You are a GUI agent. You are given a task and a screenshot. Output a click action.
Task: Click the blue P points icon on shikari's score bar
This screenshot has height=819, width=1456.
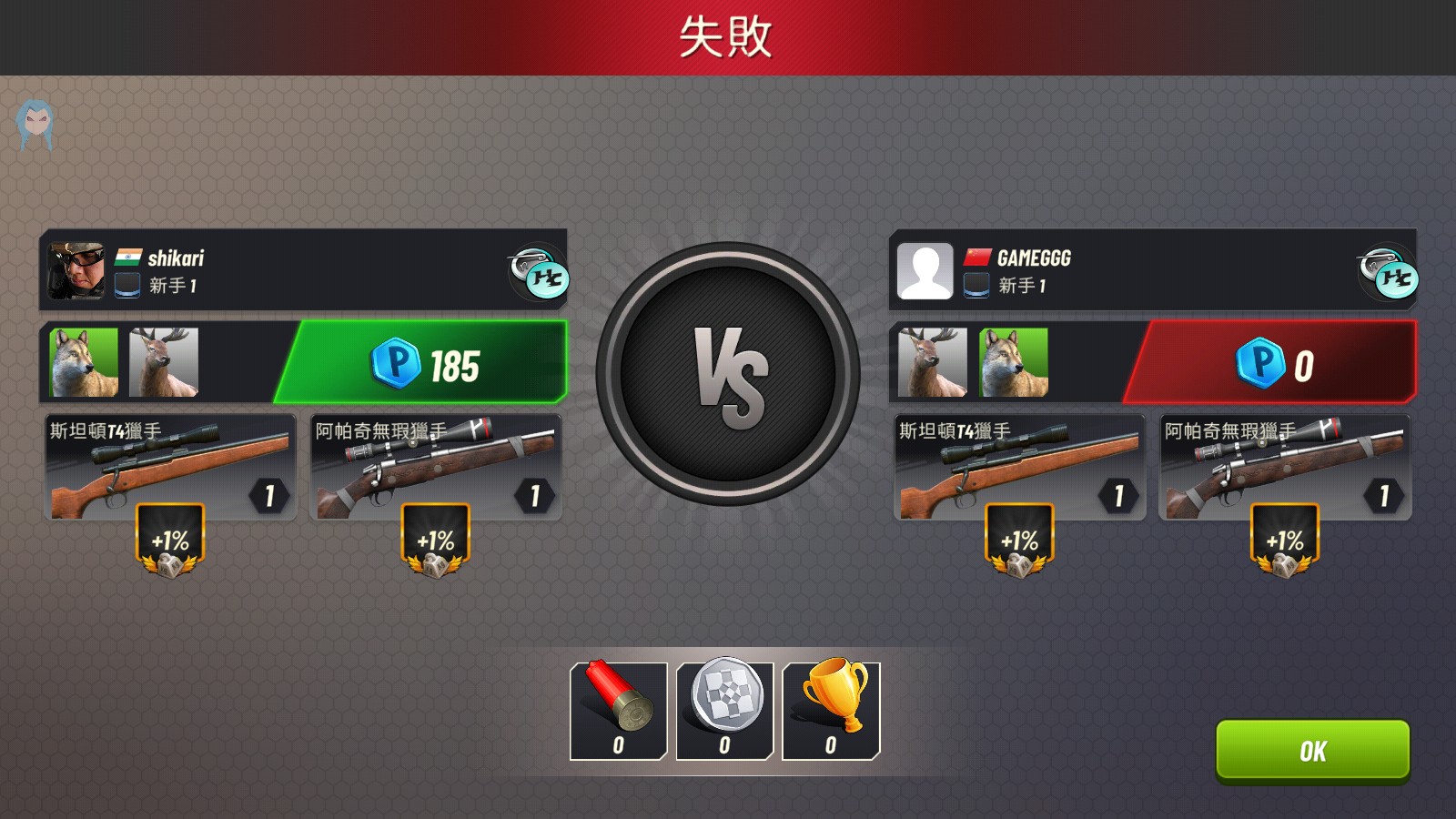(x=398, y=362)
